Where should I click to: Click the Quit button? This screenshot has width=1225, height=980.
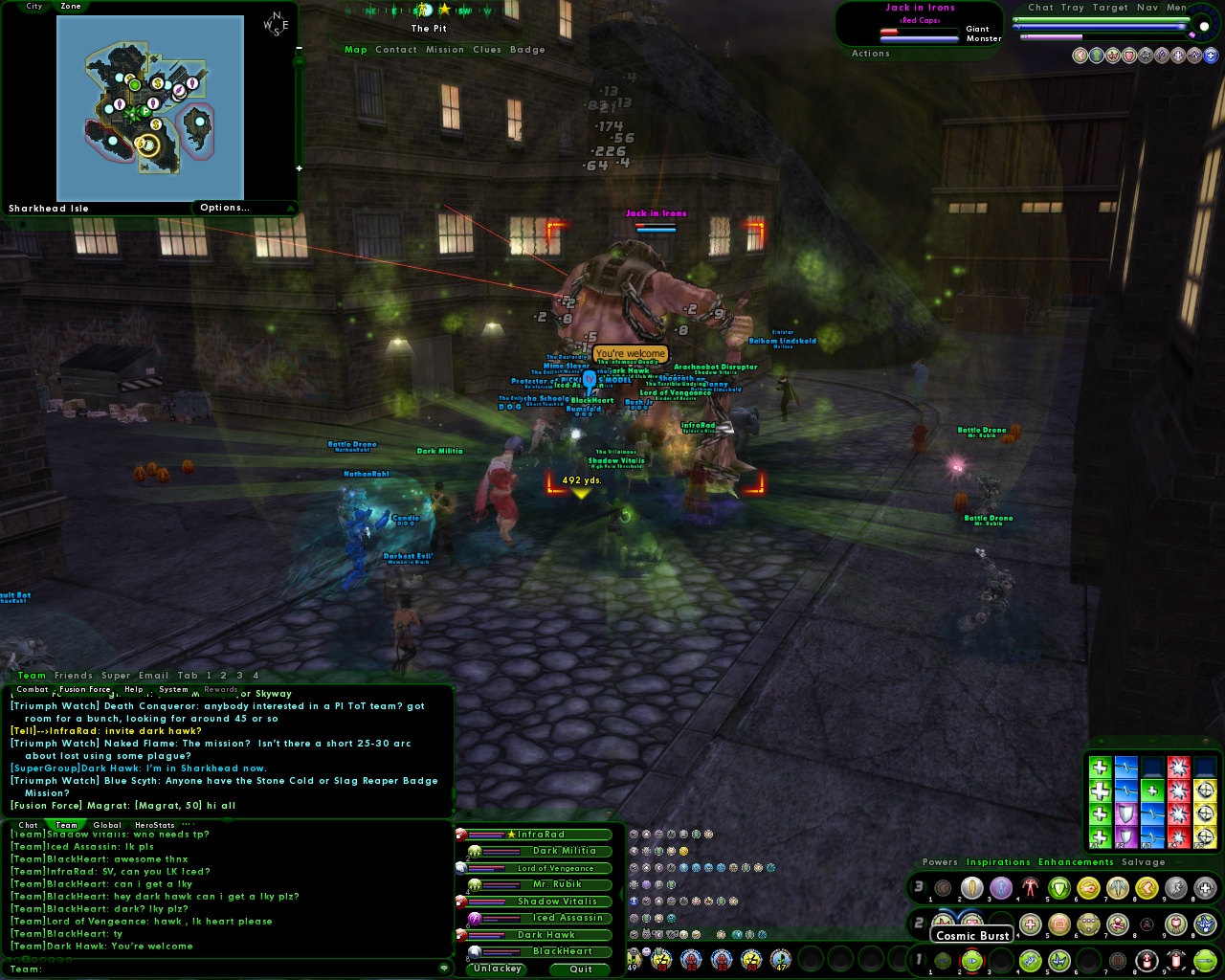tap(580, 969)
